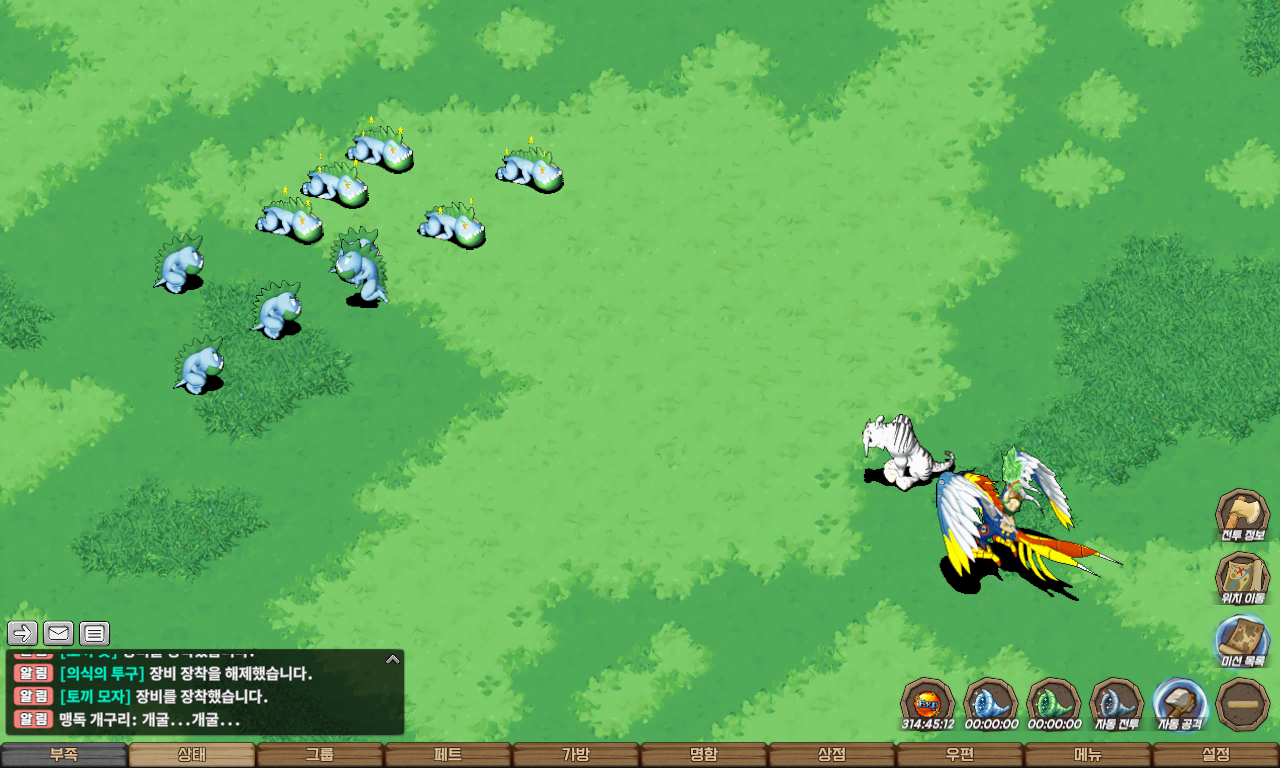Open the 가방 (bag) inventory
1280x768 pixels.
(576, 755)
